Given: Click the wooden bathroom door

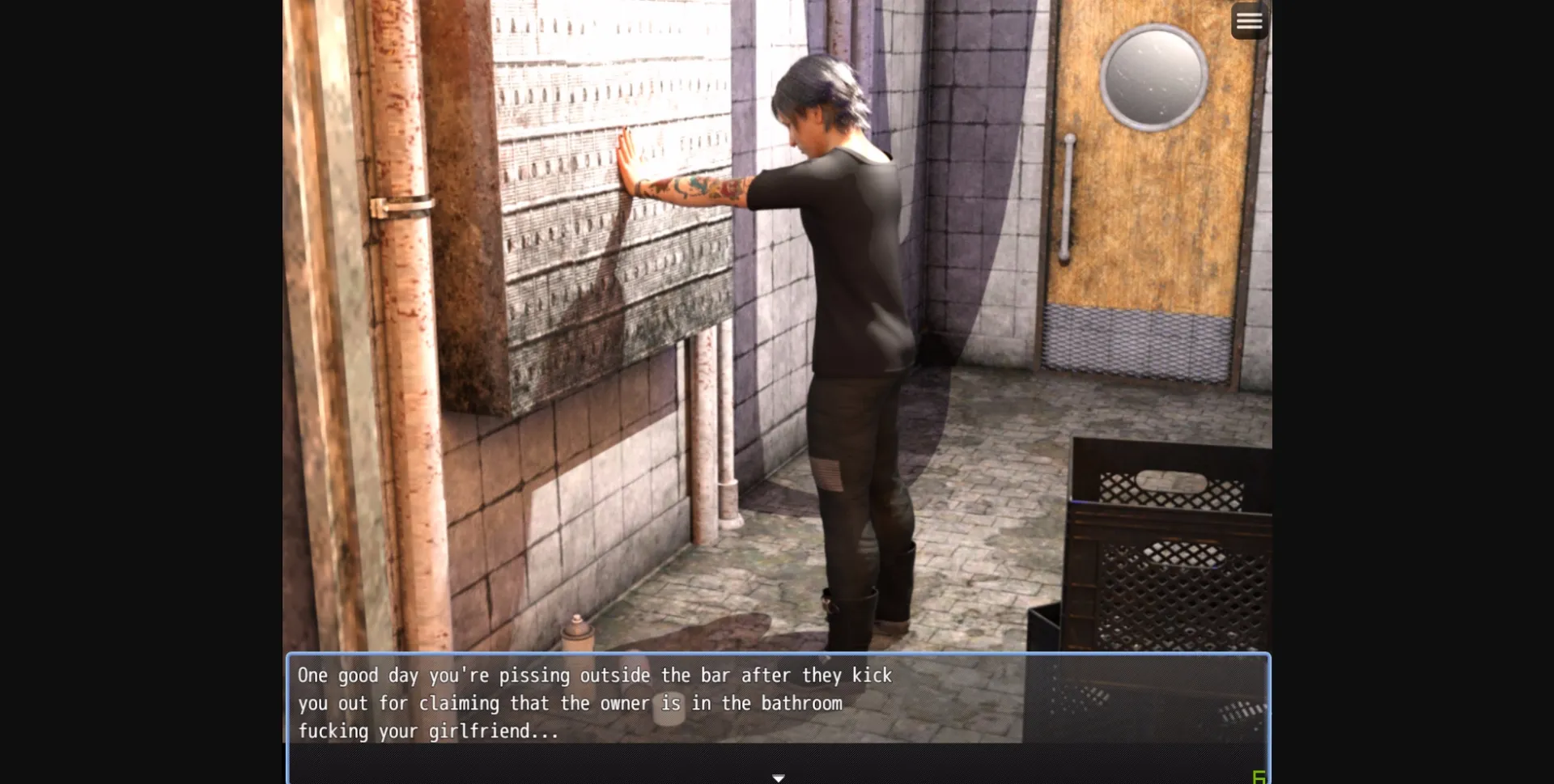Looking at the screenshot, I should tap(1149, 243).
